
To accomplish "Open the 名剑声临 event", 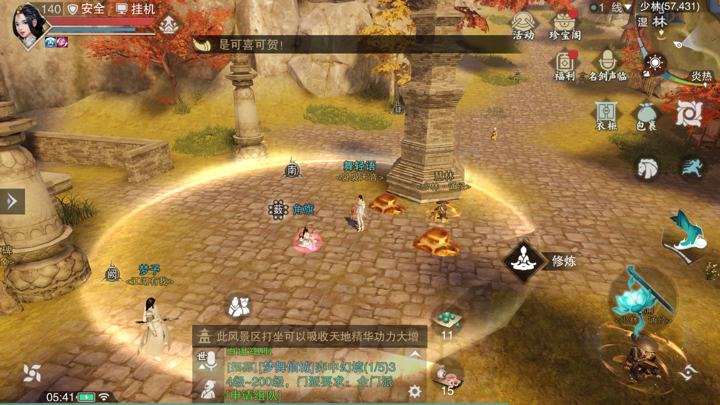I will coord(607,65).
